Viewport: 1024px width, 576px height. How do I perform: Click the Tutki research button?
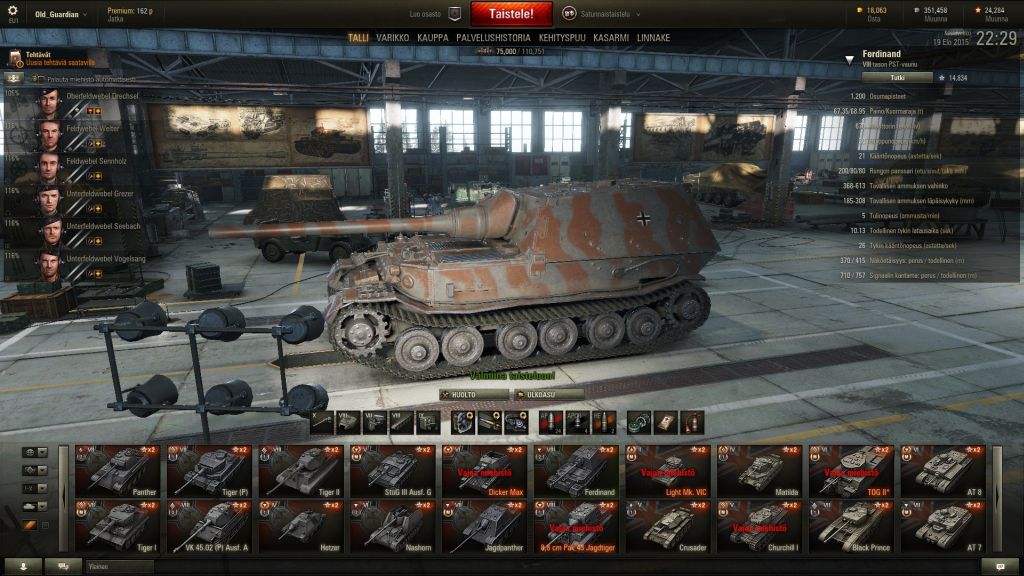(x=897, y=77)
